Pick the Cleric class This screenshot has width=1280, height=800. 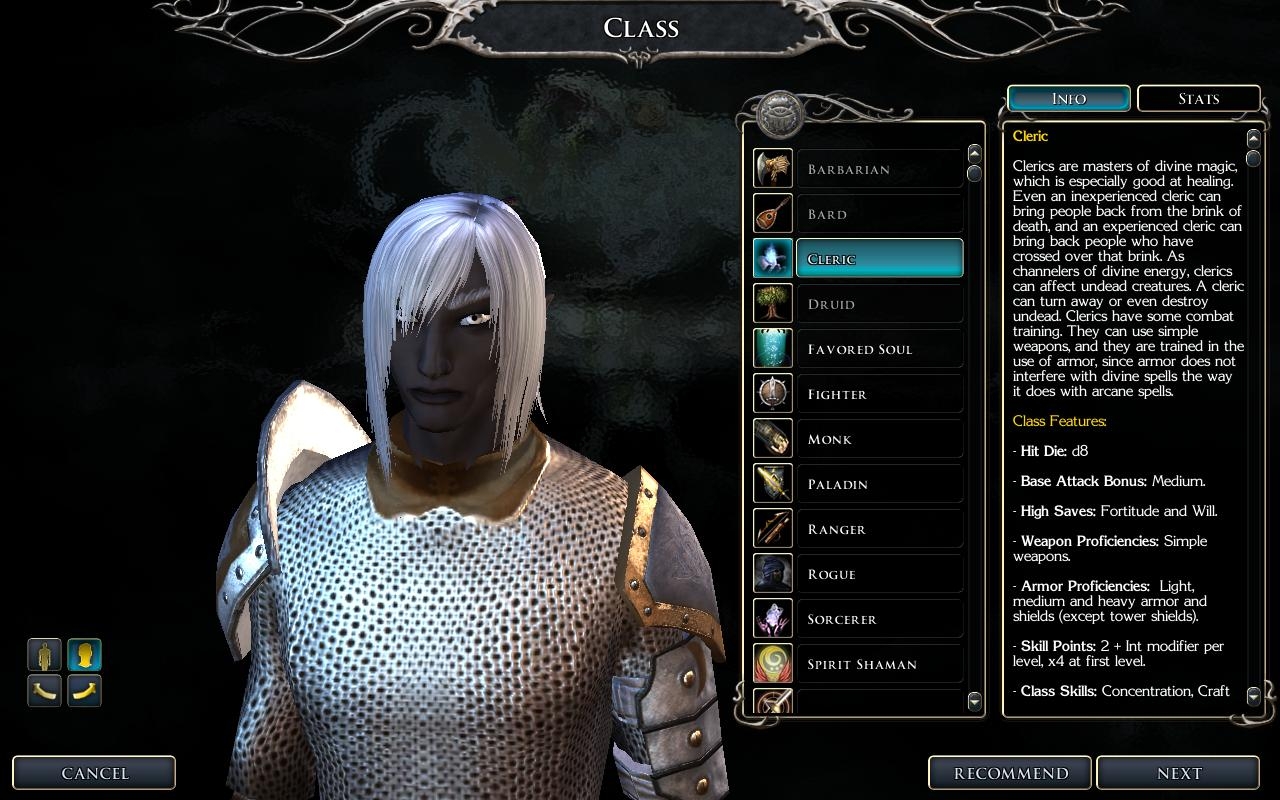click(878, 259)
